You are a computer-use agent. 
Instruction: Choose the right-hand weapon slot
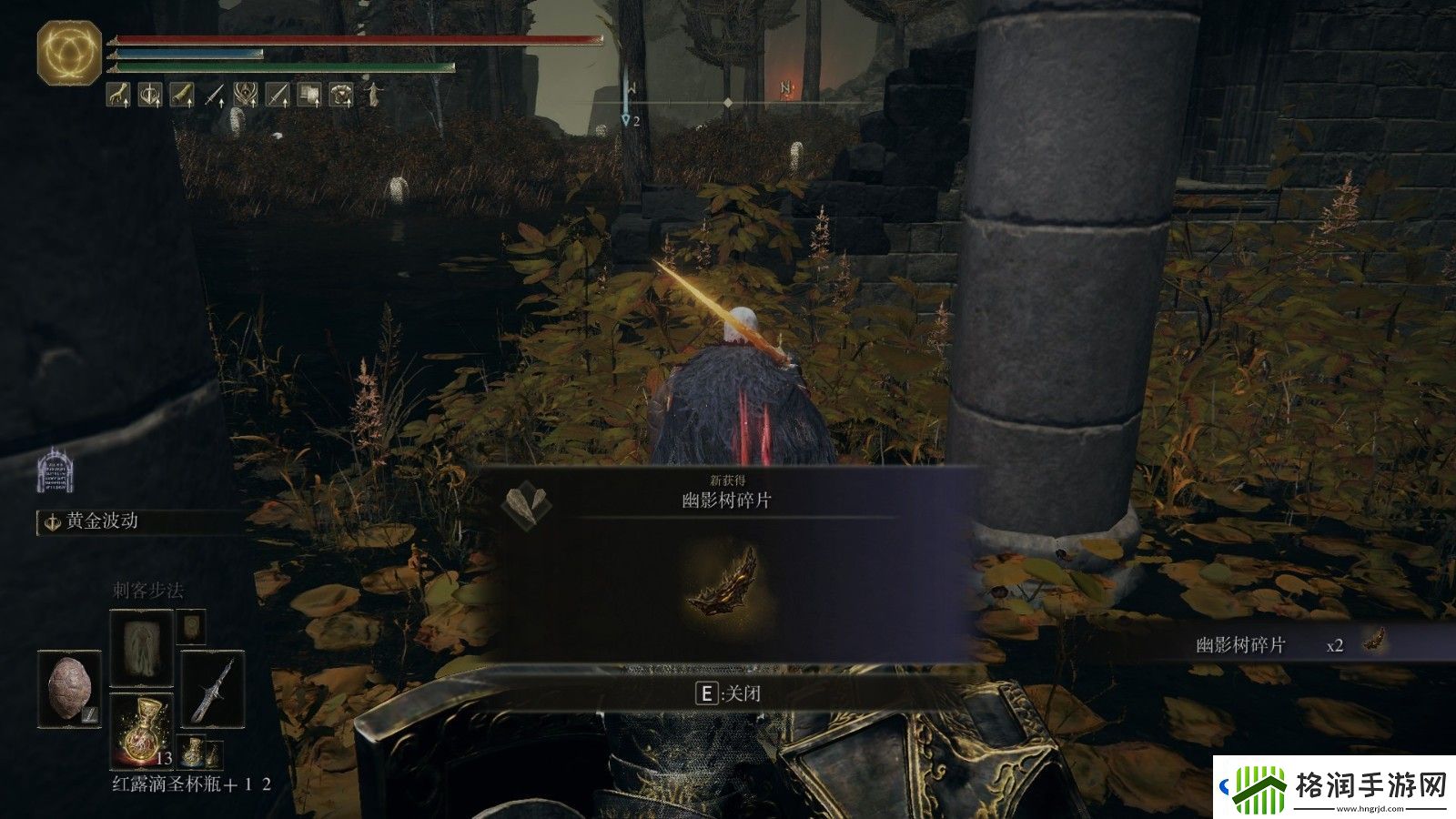(213, 690)
